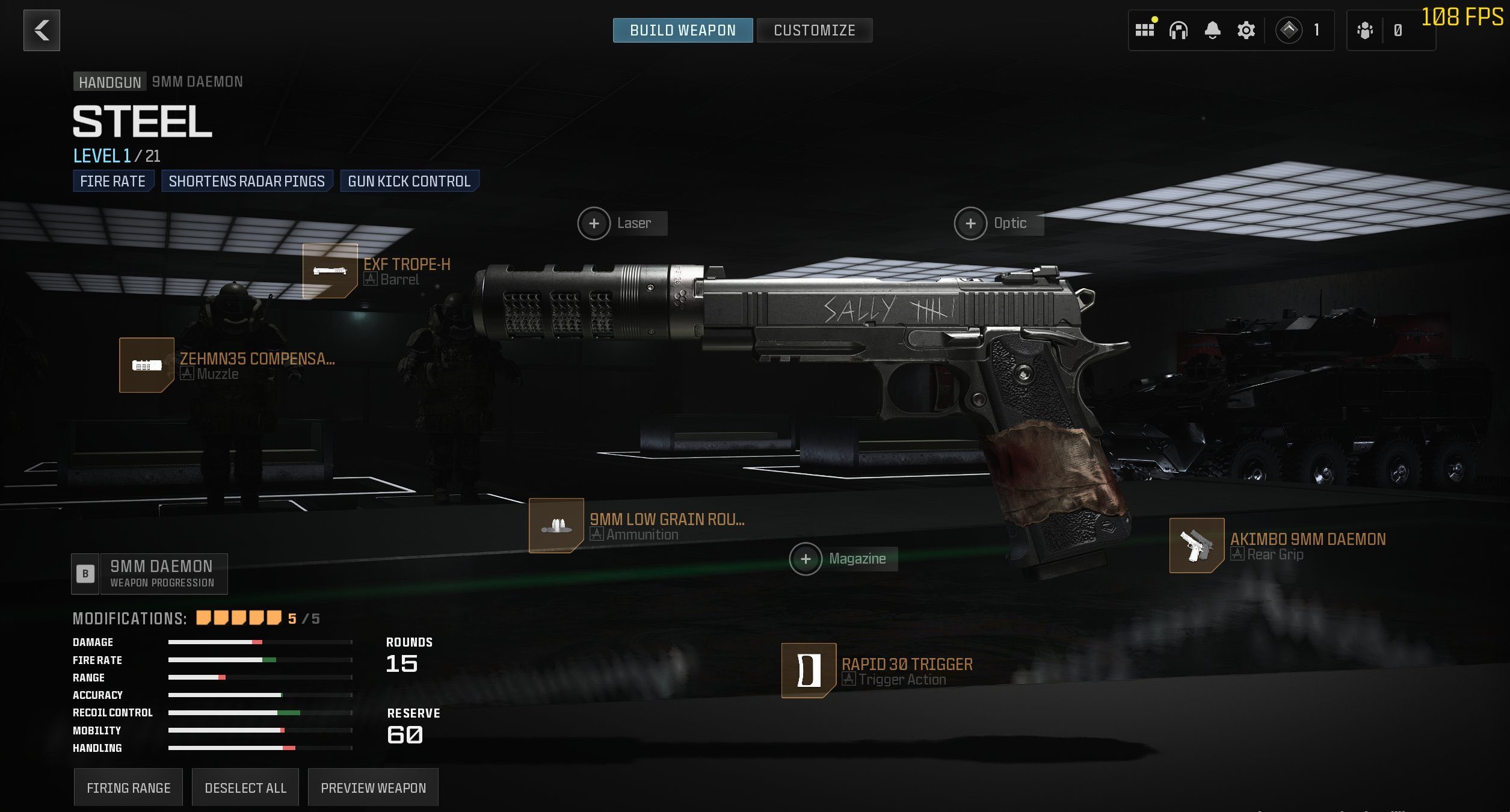Switch to the Customize tab
The height and width of the screenshot is (812, 1510).
click(815, 30)
